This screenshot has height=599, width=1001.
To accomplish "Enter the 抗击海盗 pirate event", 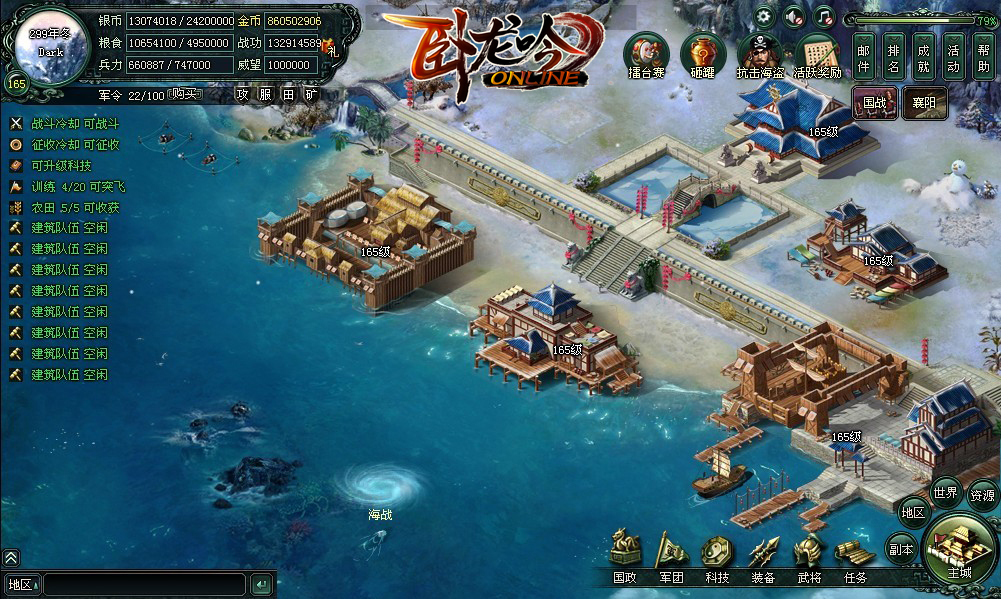I will pyautogui.click(x=760, y=55).
